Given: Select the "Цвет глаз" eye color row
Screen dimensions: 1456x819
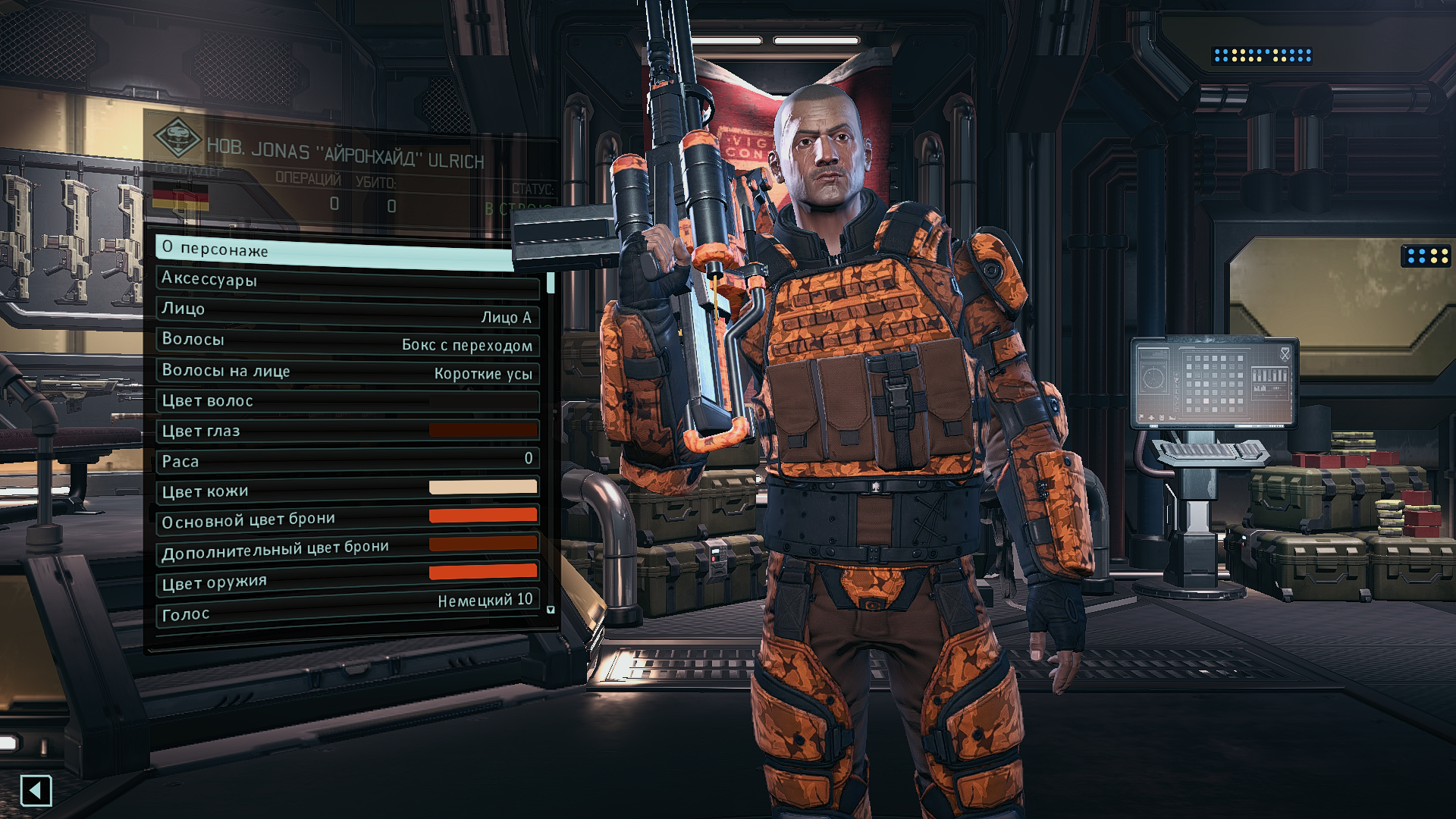Looking at the screenshot, I should [x=347, y=431].
